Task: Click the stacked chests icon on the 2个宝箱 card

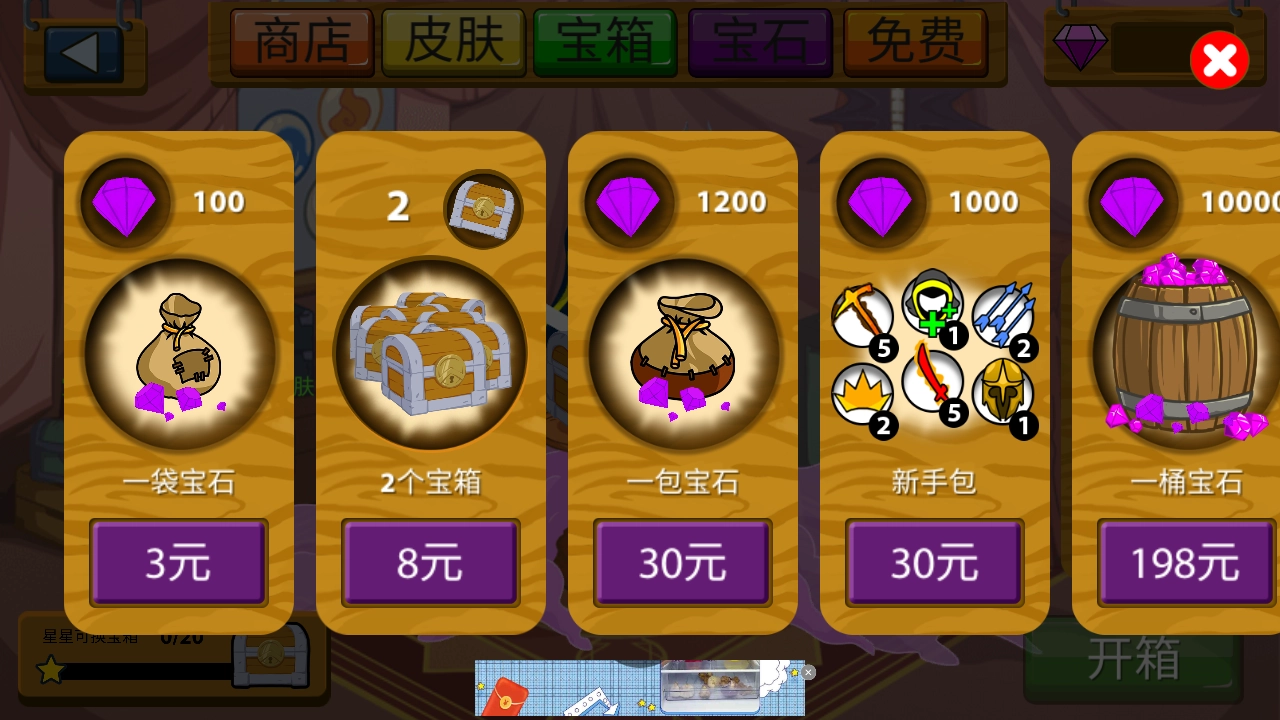Action: 430,353
